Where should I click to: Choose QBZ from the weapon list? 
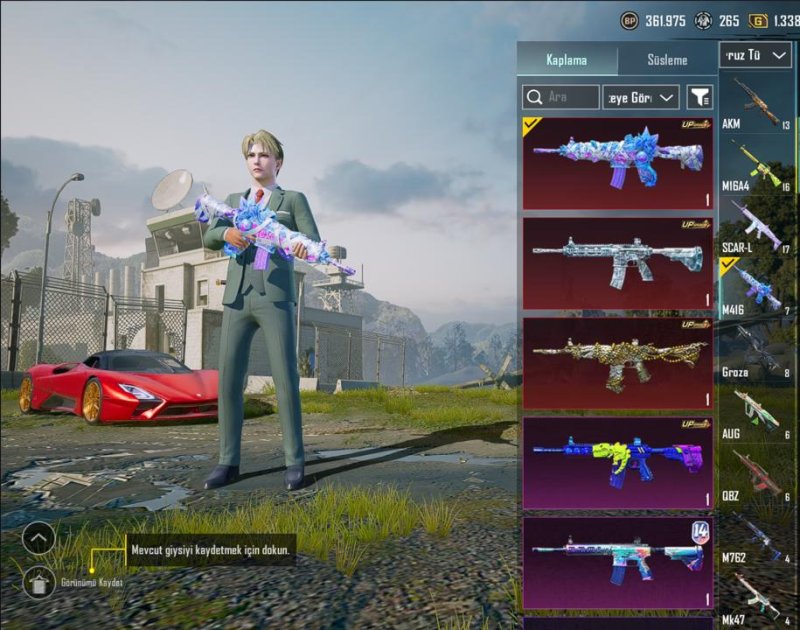pyautogui.click(x=757, y=475)
